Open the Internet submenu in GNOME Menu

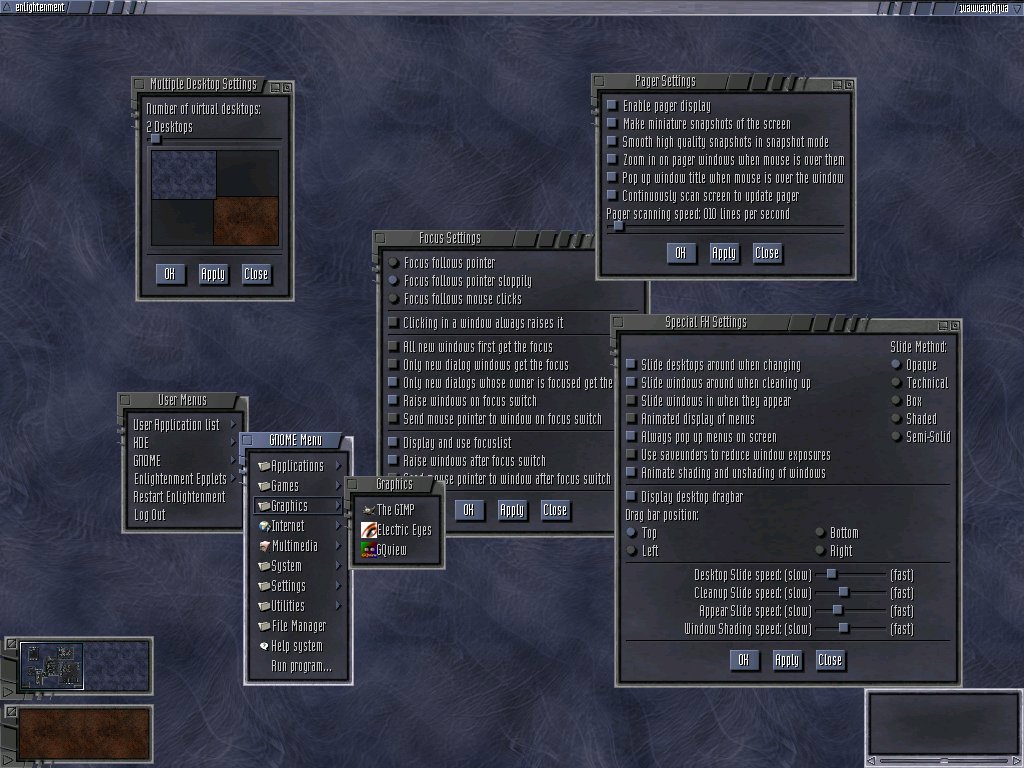click(288, 526)
